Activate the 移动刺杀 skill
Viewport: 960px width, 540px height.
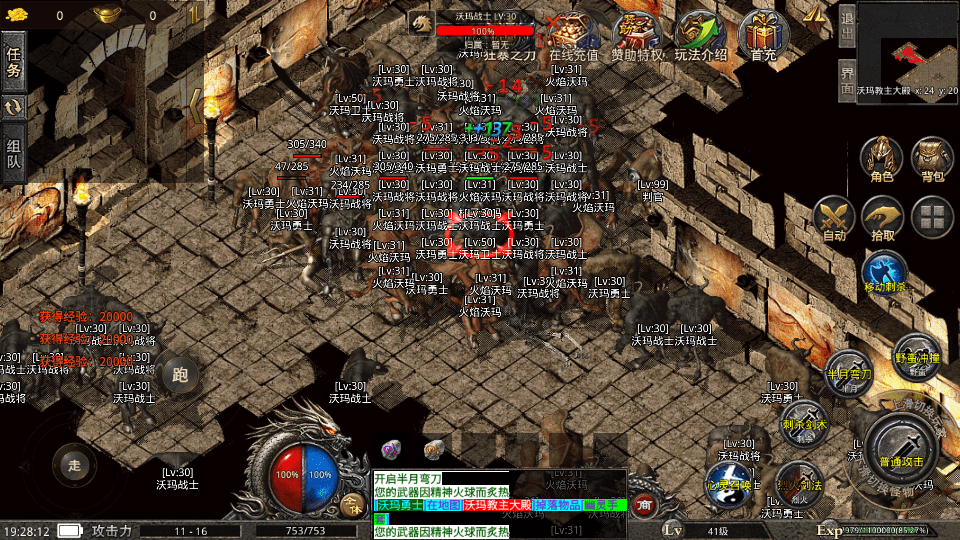coord(884,273)
